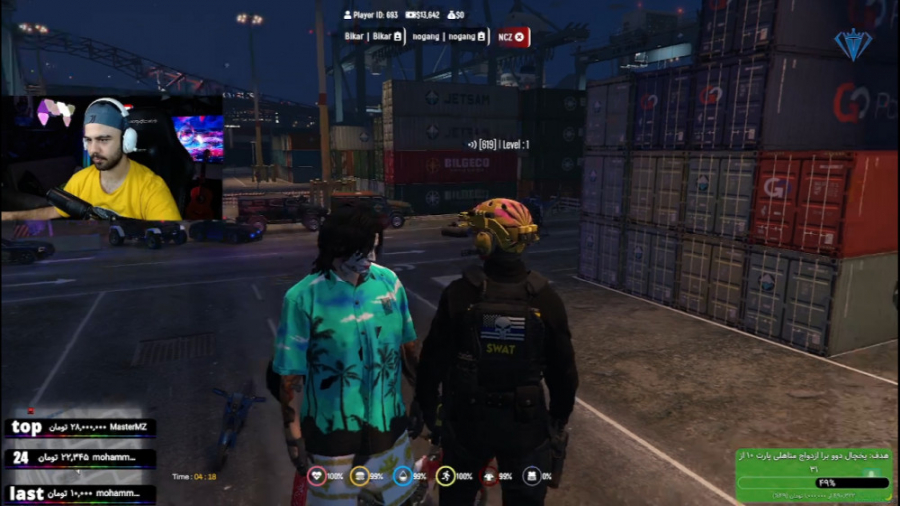Click the burger hunger status icon
Image resolution: width=900 pixels, height=506 pixels.
click(x=360, y=476)
